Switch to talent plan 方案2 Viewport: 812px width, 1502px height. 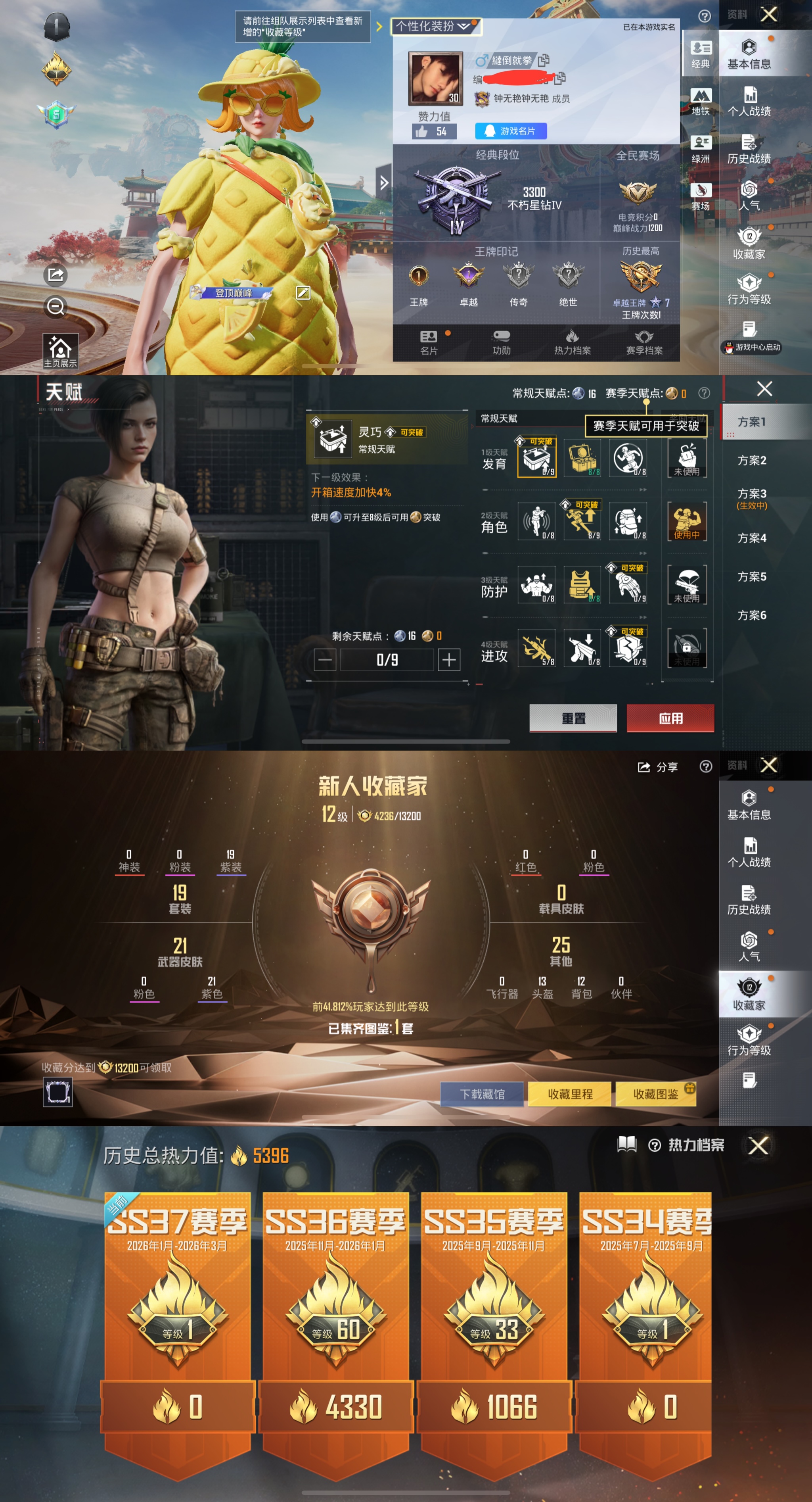[x=751, y=461]
